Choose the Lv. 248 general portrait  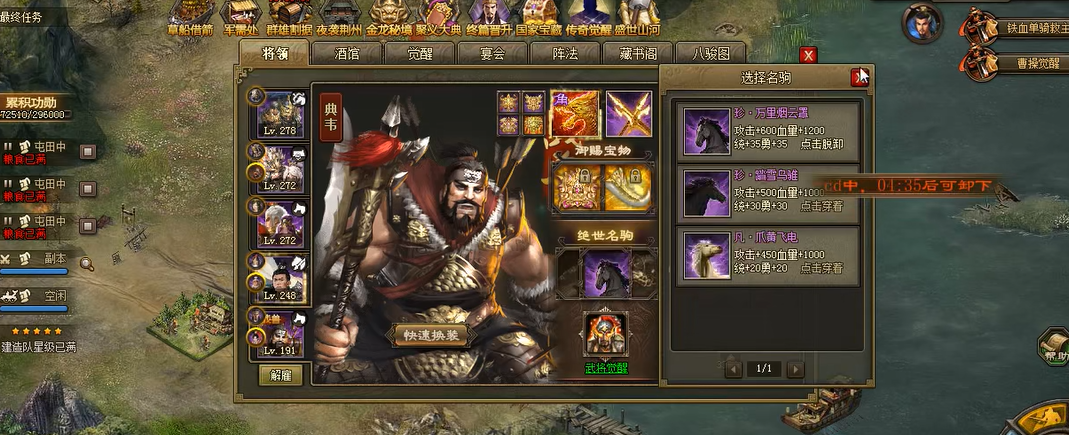[280, 277]
